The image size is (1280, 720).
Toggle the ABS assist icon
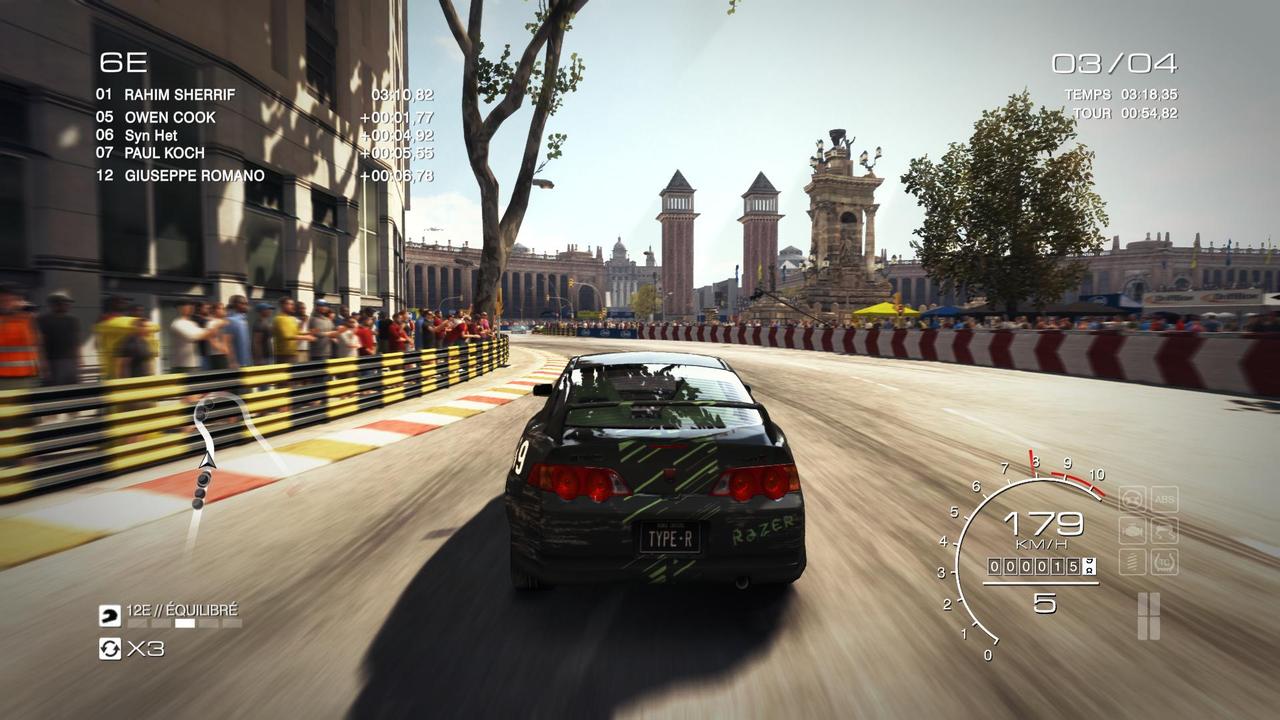tap(1164, 499)
